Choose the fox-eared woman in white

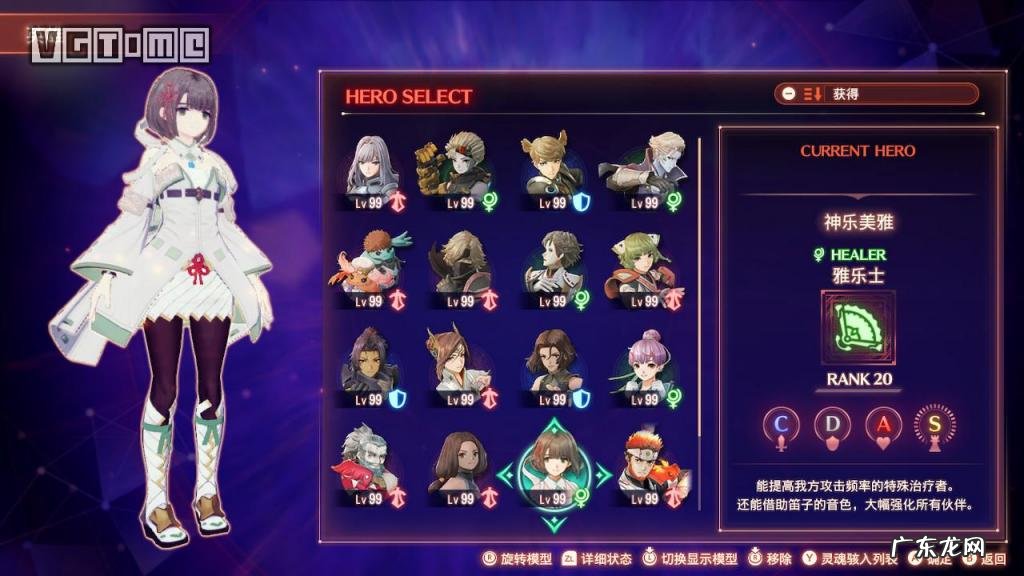coord(456,362)
